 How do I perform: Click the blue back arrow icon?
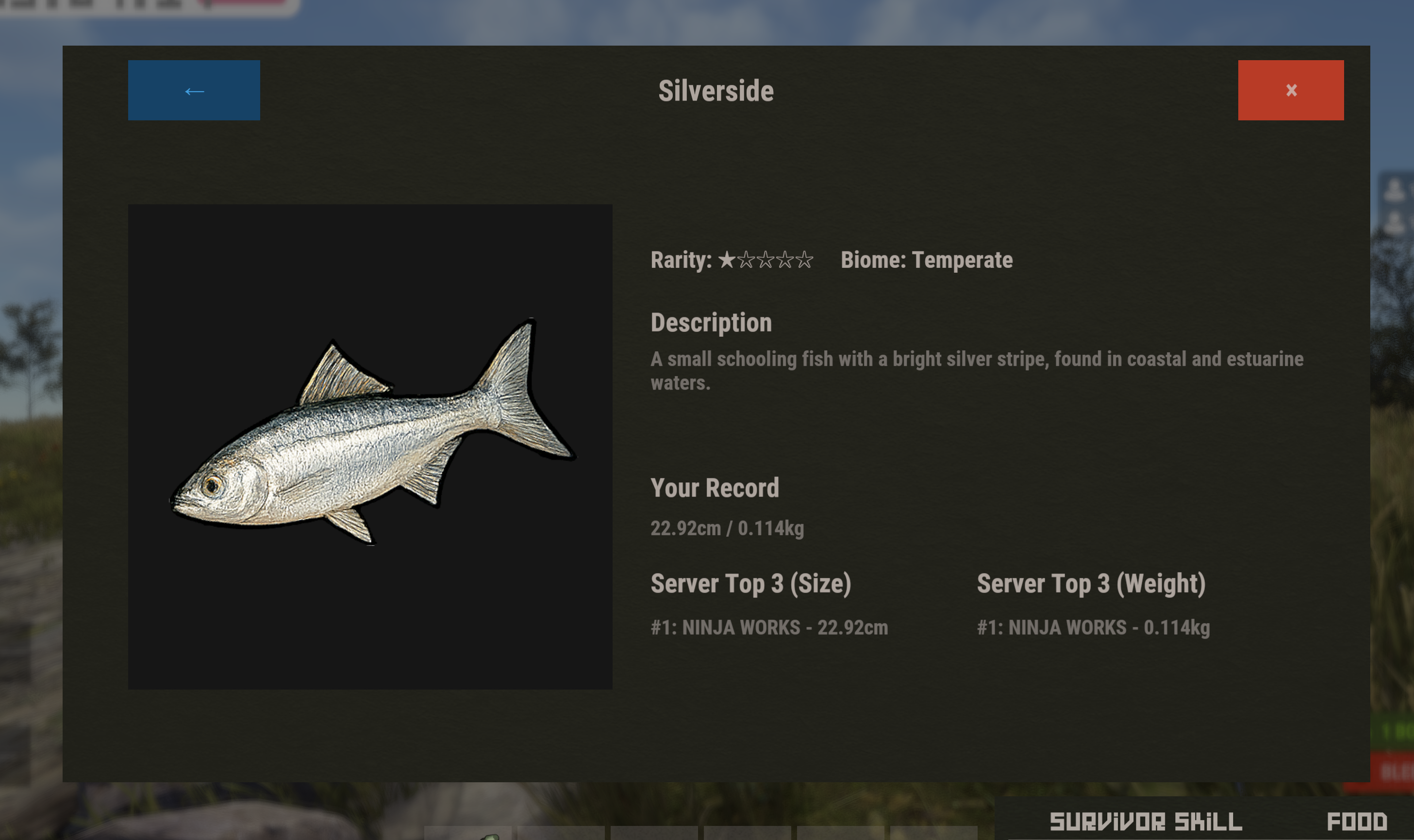click(194, 90)
